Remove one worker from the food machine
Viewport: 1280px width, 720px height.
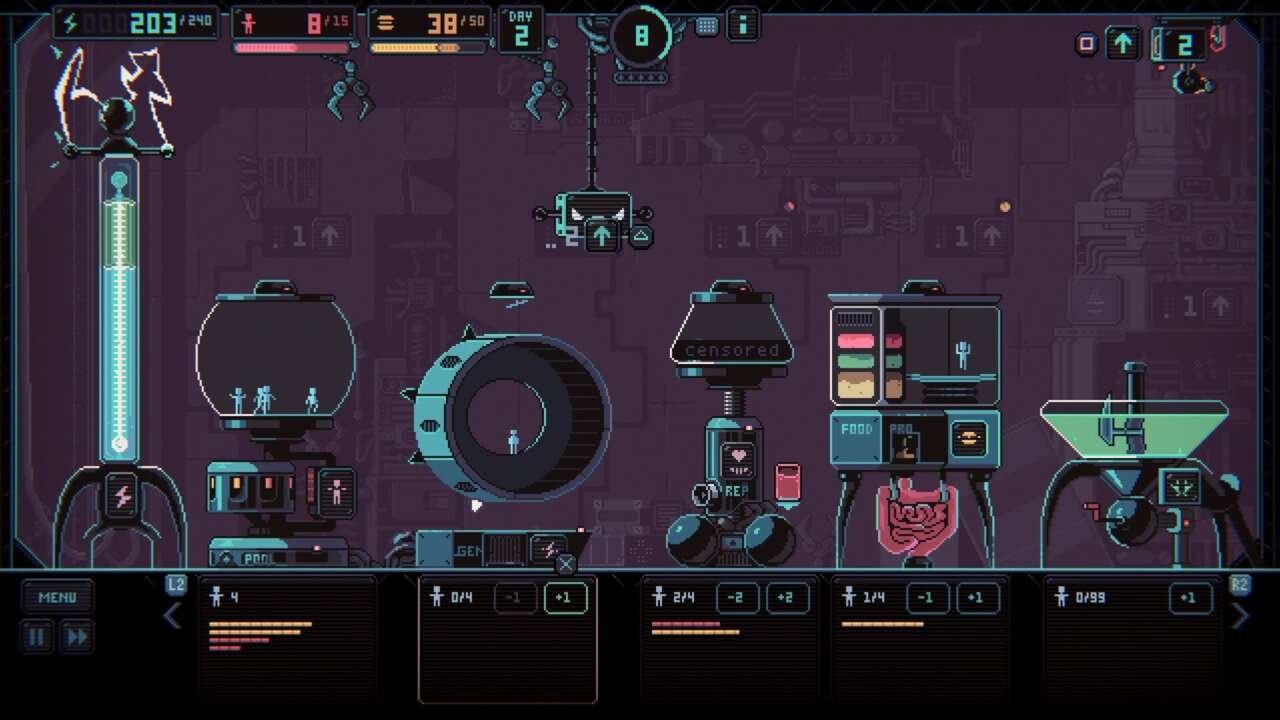coord(927,598)
